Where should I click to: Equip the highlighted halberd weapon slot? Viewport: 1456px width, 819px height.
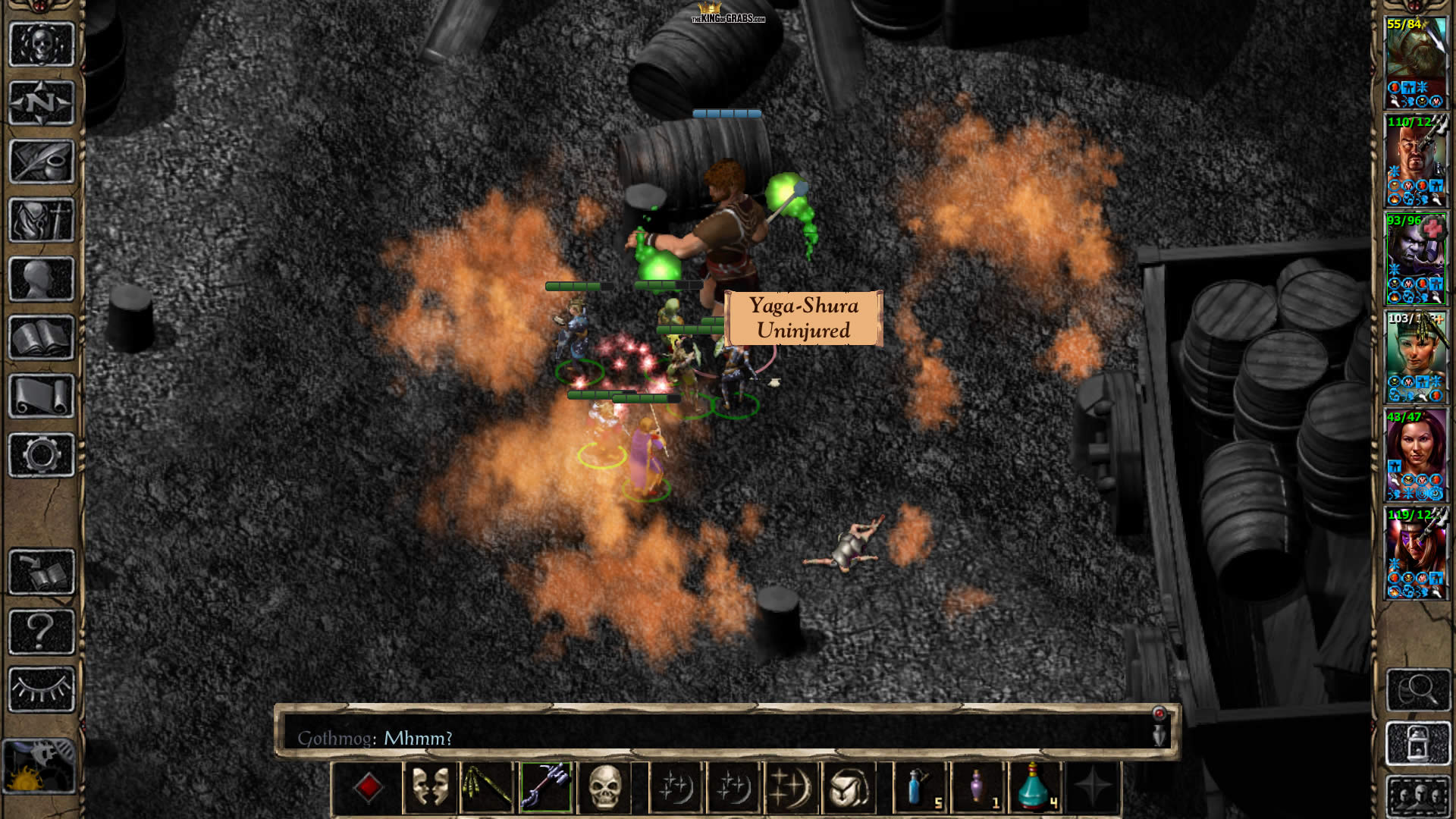click(x=546, y=787)
